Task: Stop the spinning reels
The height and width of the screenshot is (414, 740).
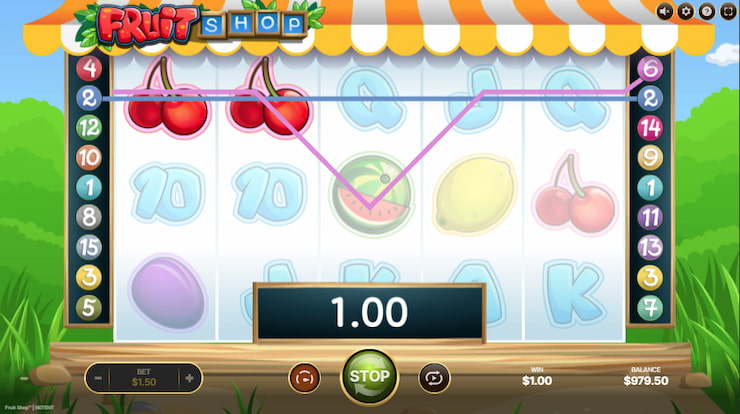Action: [x=369, y=376]
